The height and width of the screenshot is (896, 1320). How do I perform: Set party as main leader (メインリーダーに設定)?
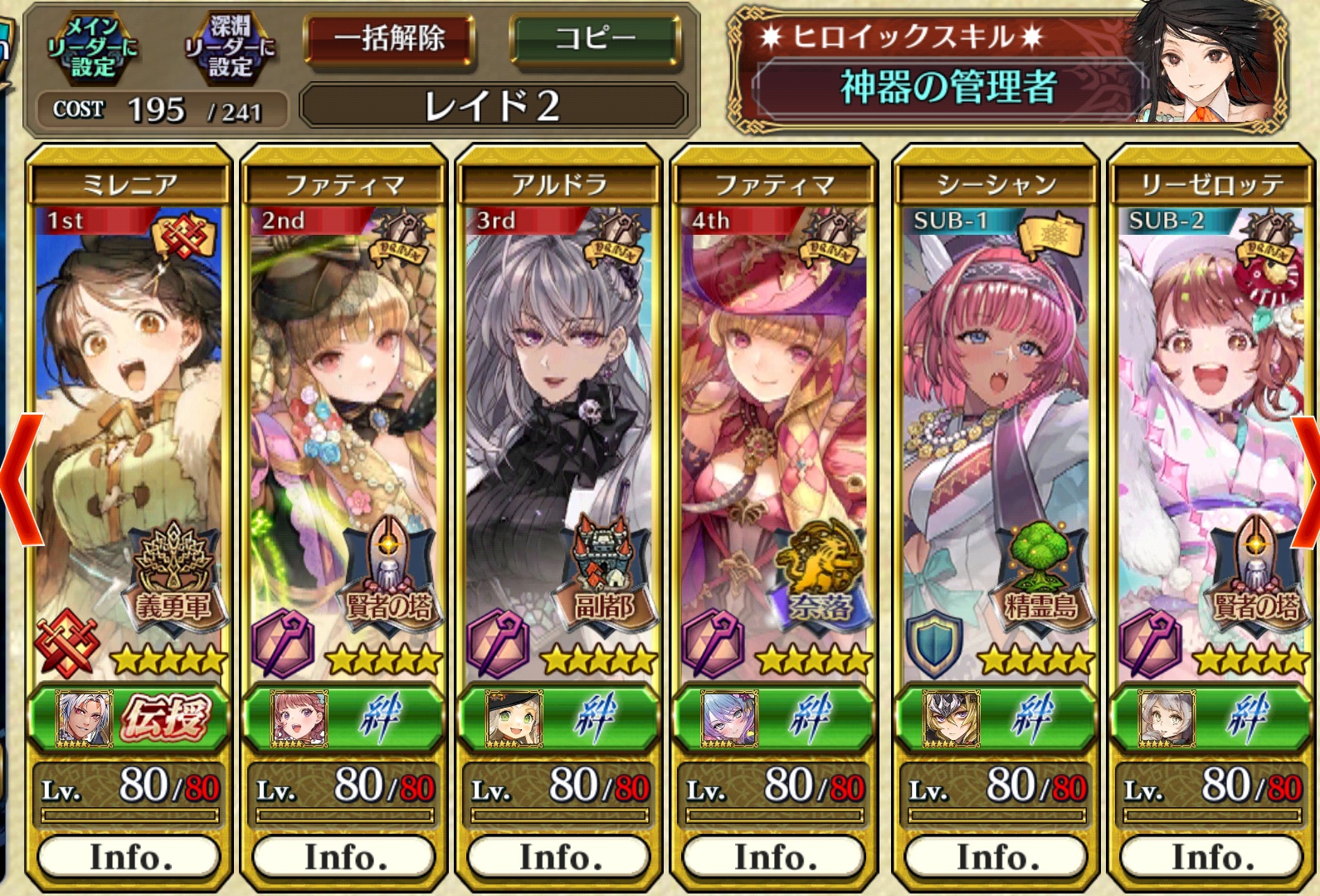click(91, 48)
